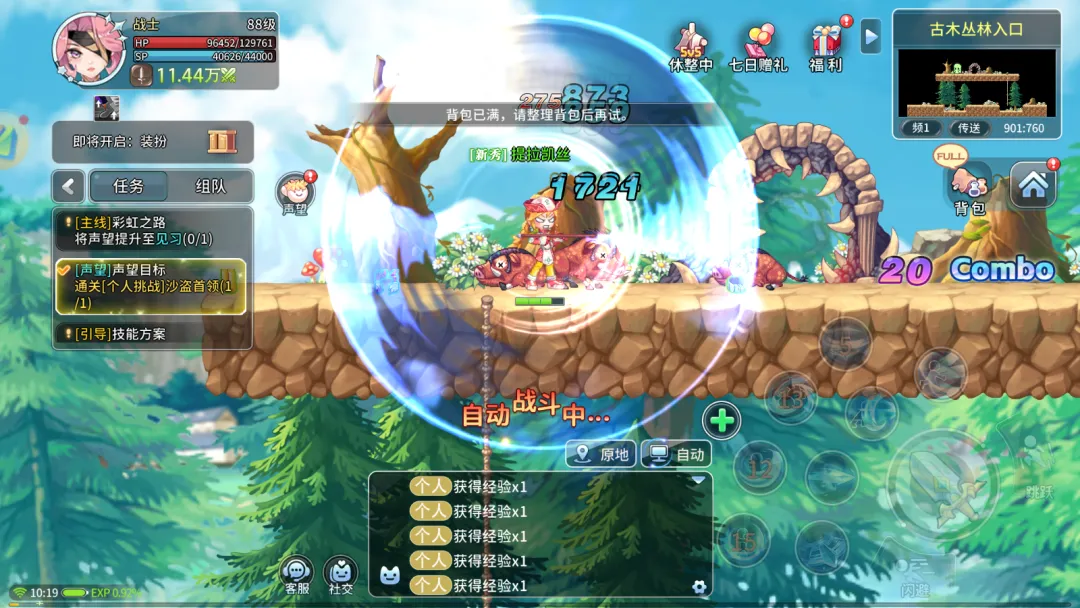Open the 古木丛林入口 minimap
This screenshot has height=608, width=1080.
976,83
